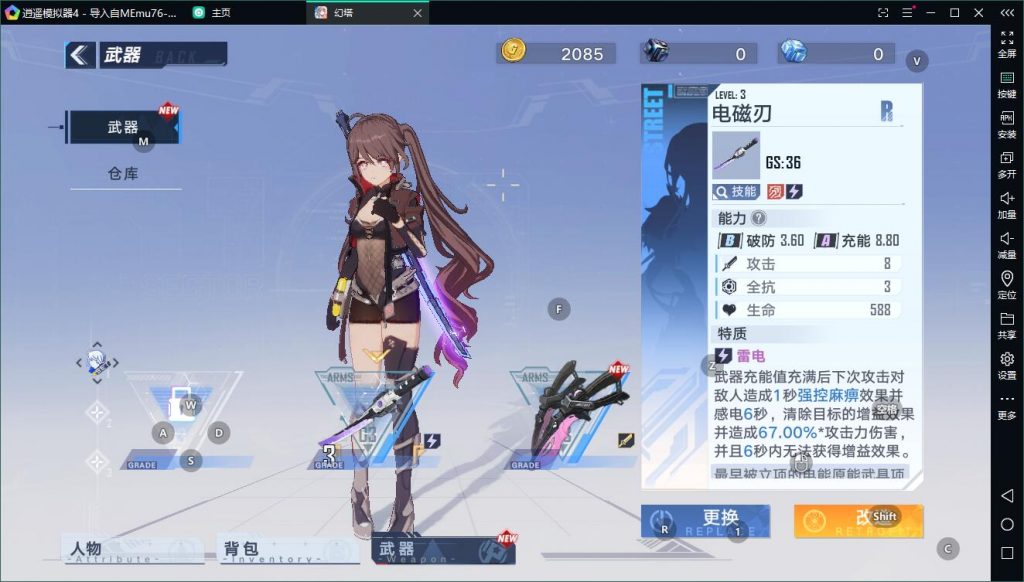Screen dimensions: 1024x582
Task: Open the 仓库 storage section
Action: point(123,173)
